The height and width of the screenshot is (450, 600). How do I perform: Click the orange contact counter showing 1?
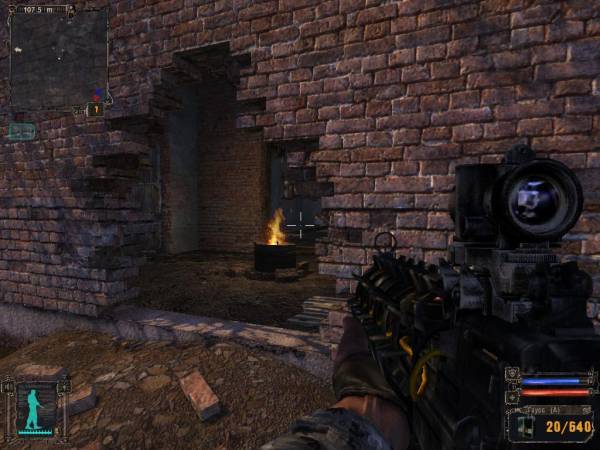point(96,109)
